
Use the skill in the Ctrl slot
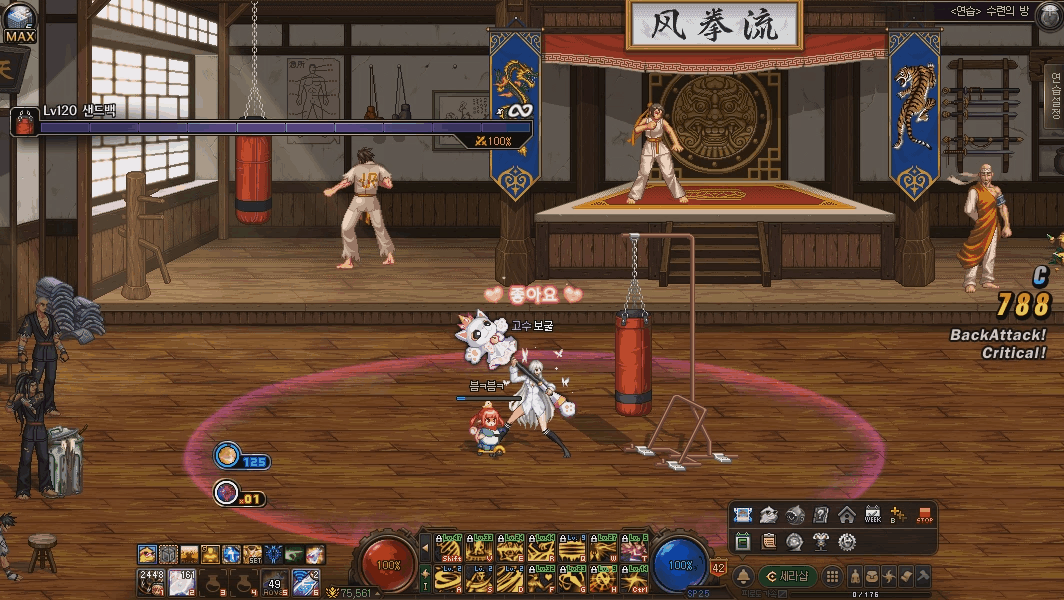pos(633,579)
